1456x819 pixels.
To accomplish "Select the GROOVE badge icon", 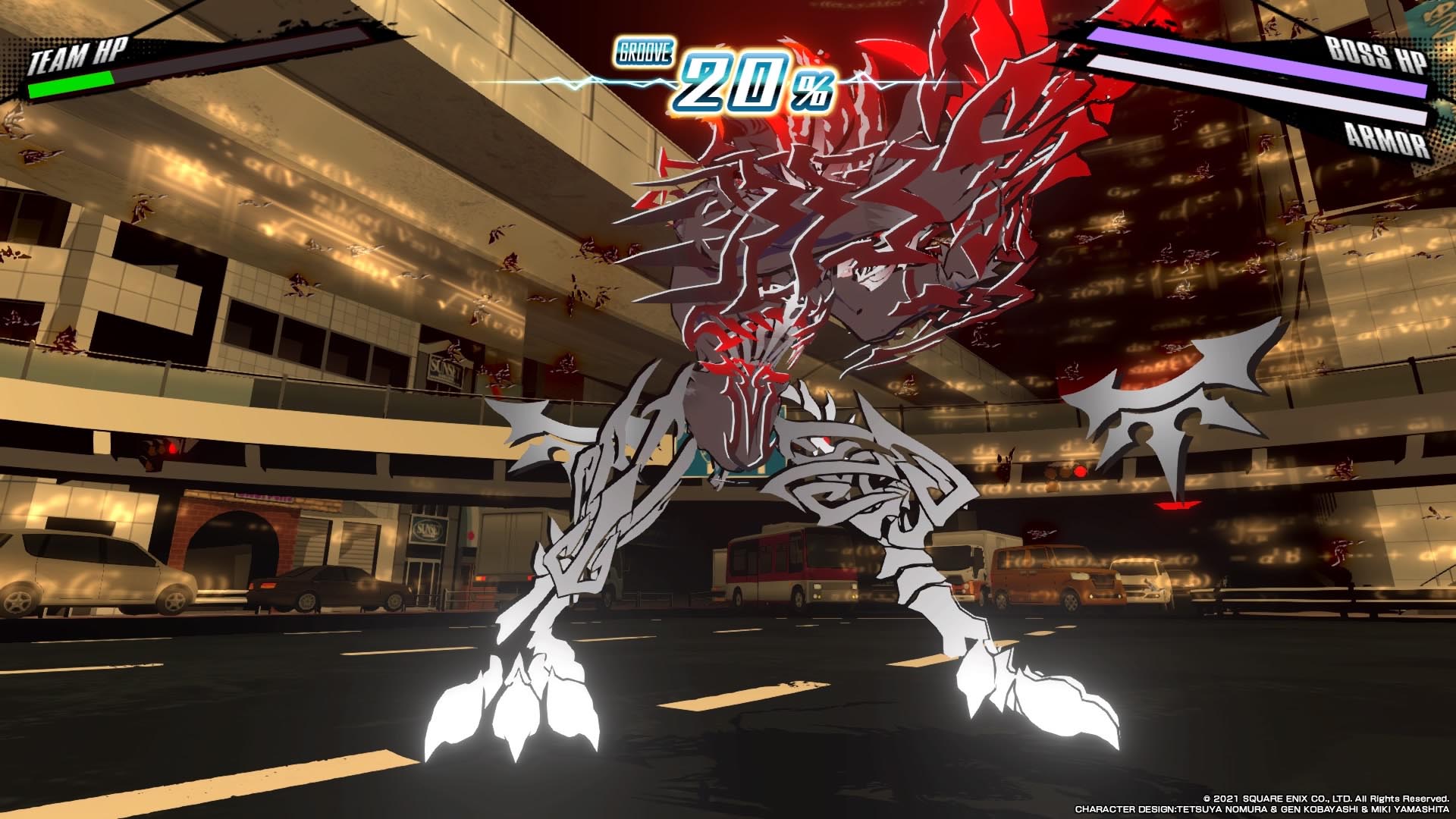I will 644,52.
